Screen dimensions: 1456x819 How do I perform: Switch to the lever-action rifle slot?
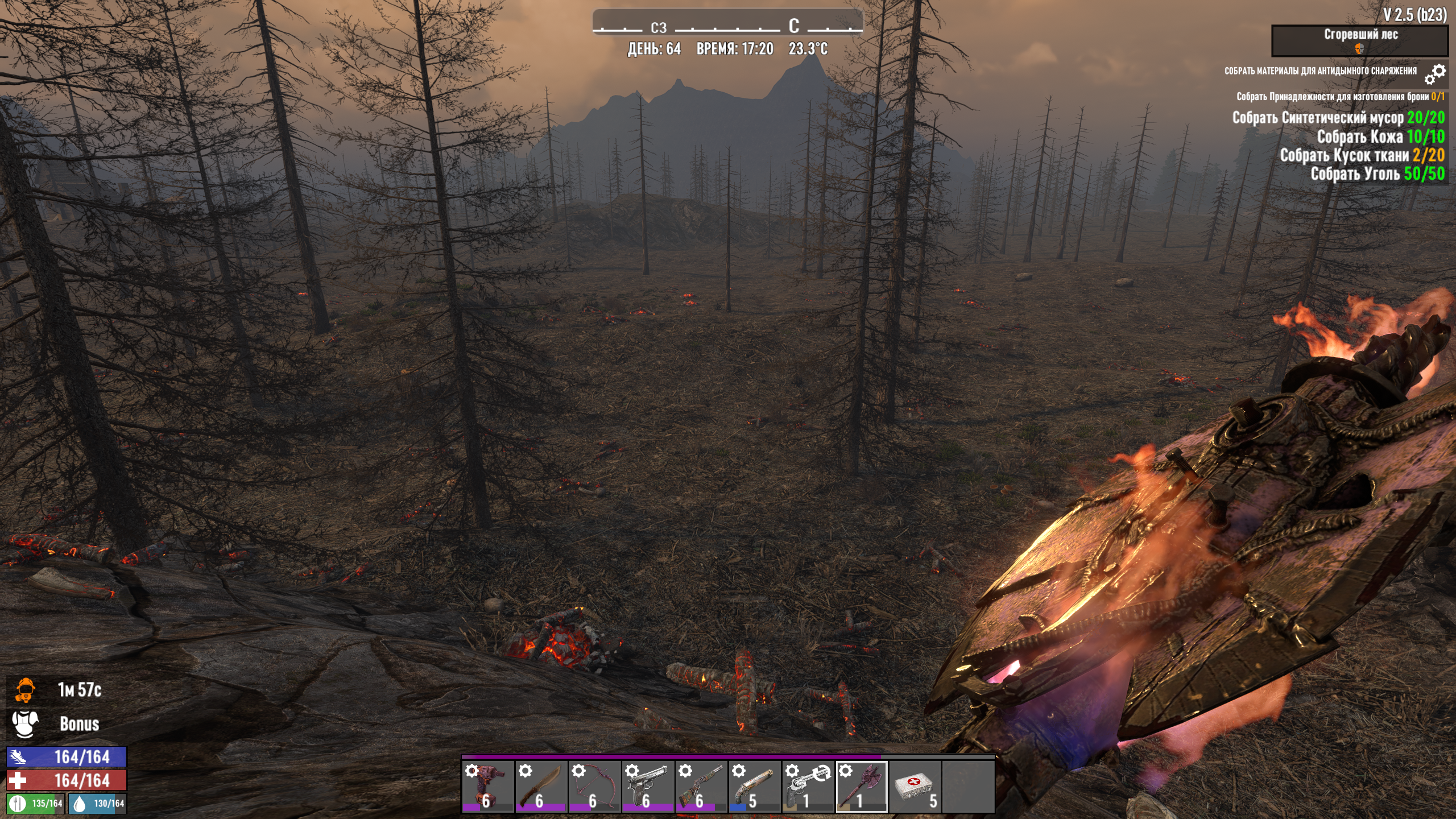[x=701, y=787]
